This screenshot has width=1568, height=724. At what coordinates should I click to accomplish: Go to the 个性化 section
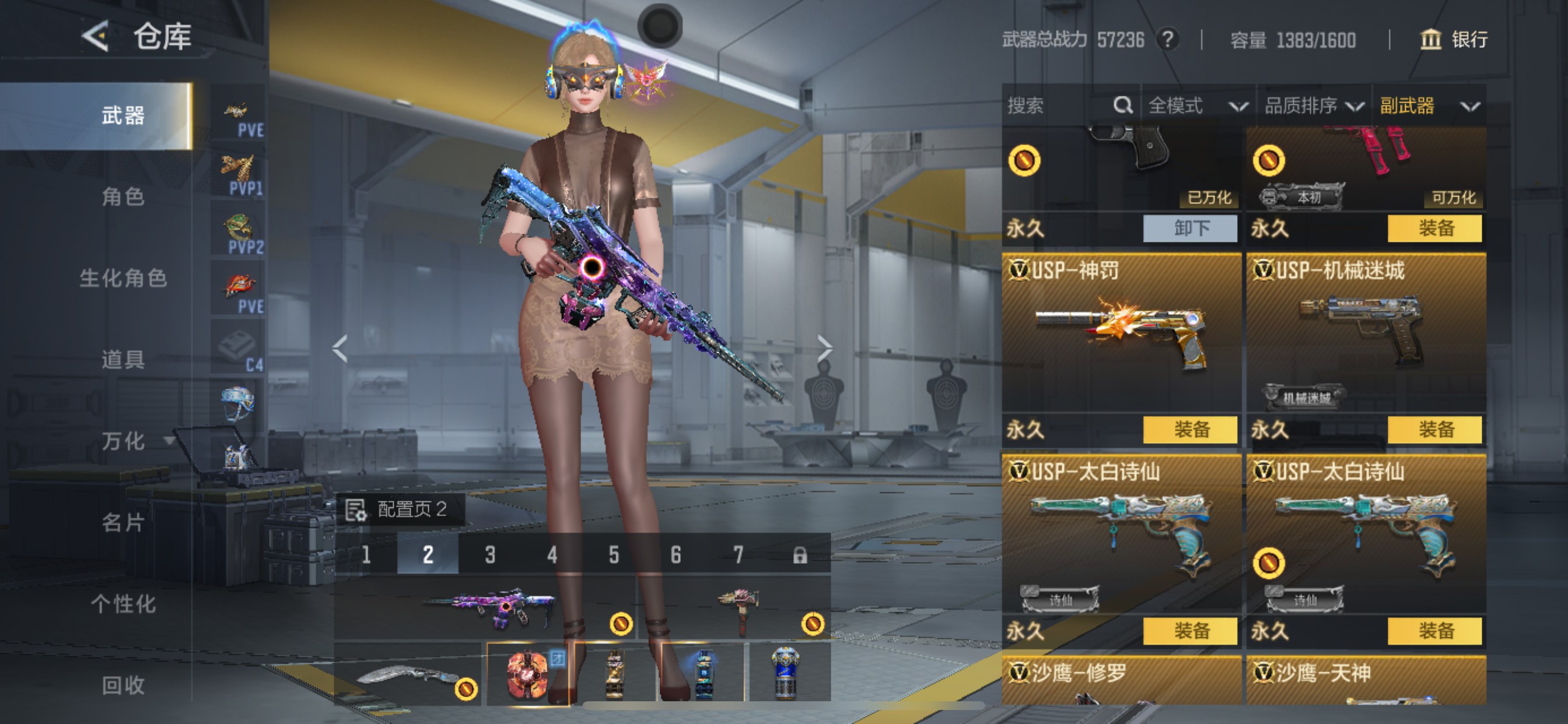(x=123, y=603)
